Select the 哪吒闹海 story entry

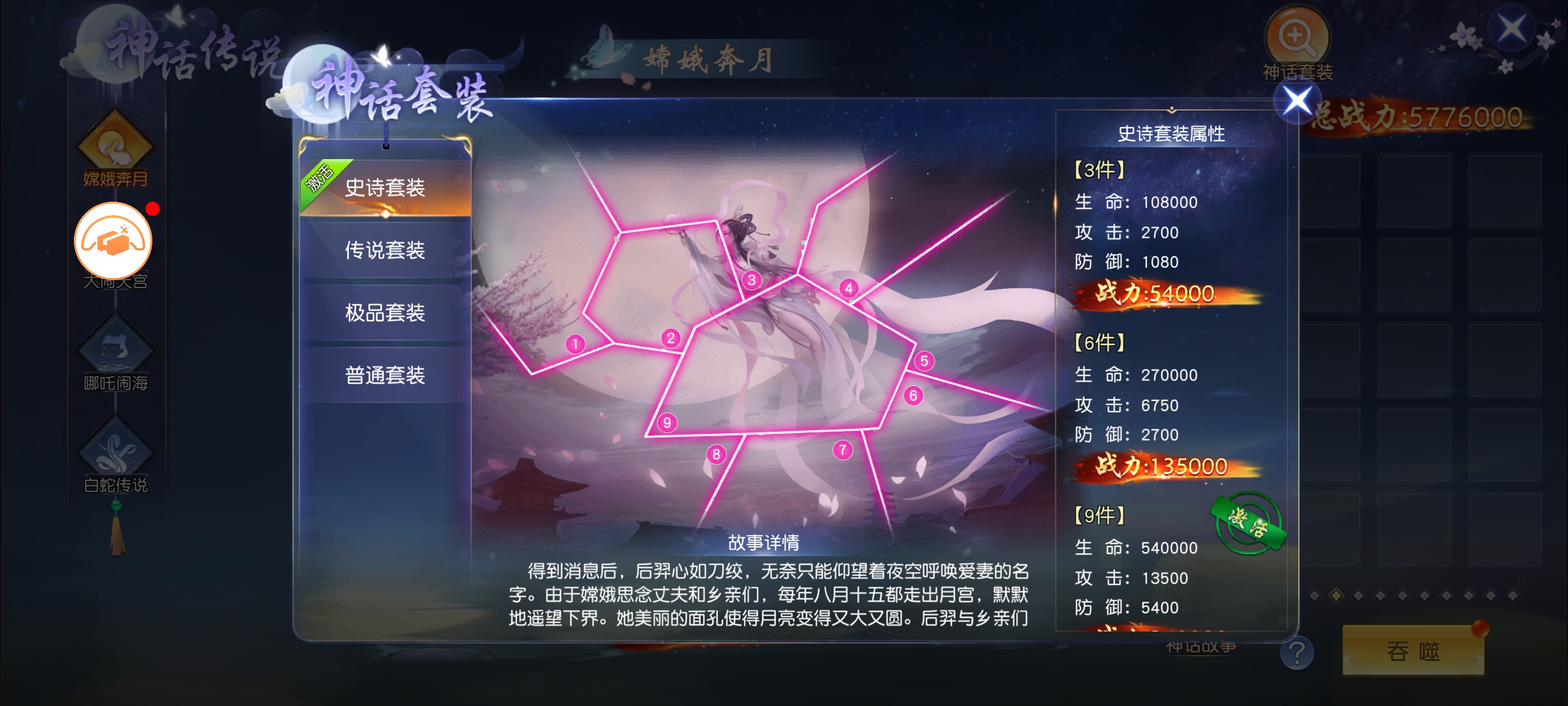pyautogui.click(x=115, y=354)
